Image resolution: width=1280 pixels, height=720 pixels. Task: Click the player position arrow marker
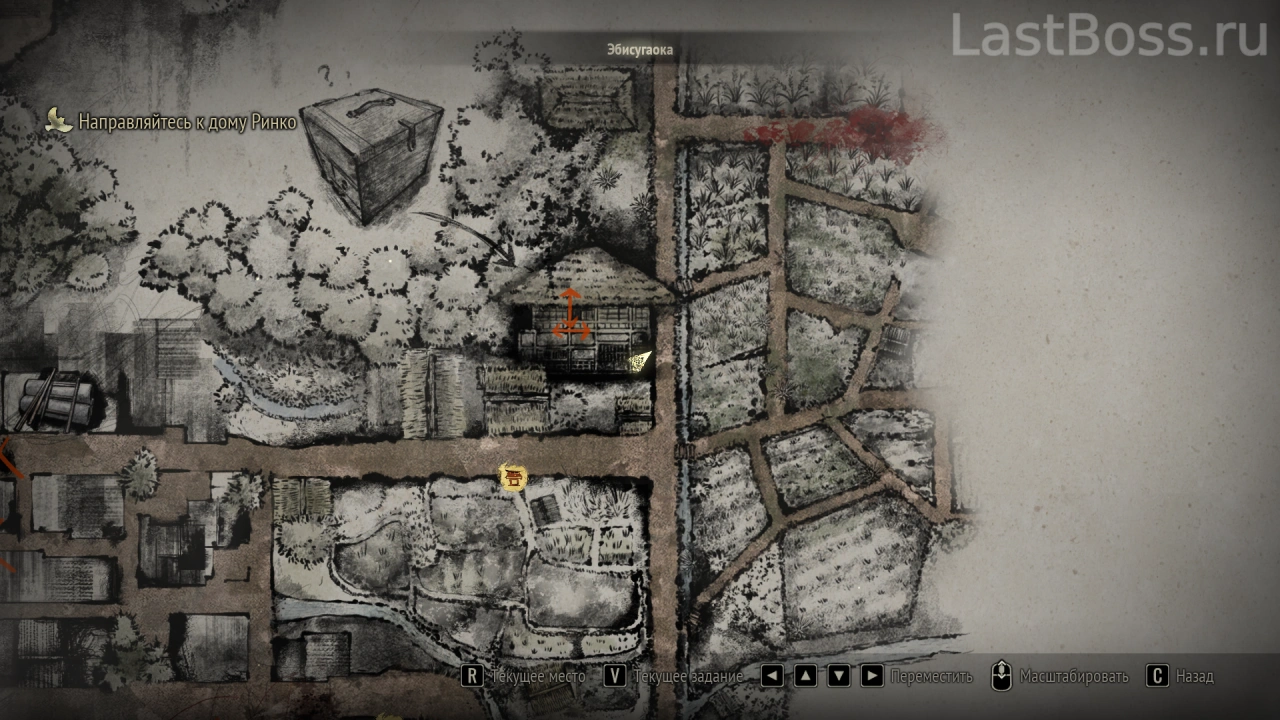(638, 360)
